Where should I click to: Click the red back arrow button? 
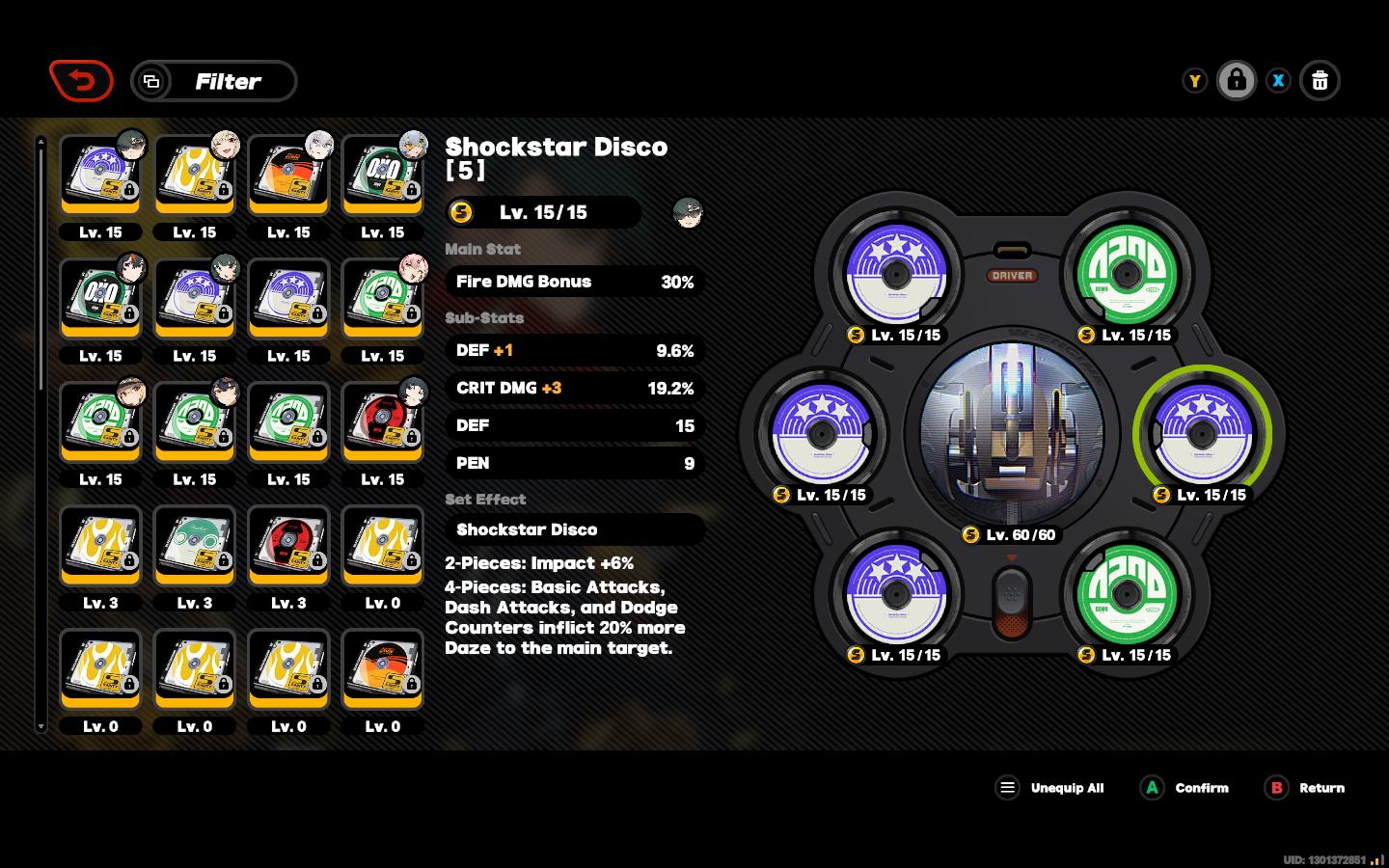click(82, 81)
